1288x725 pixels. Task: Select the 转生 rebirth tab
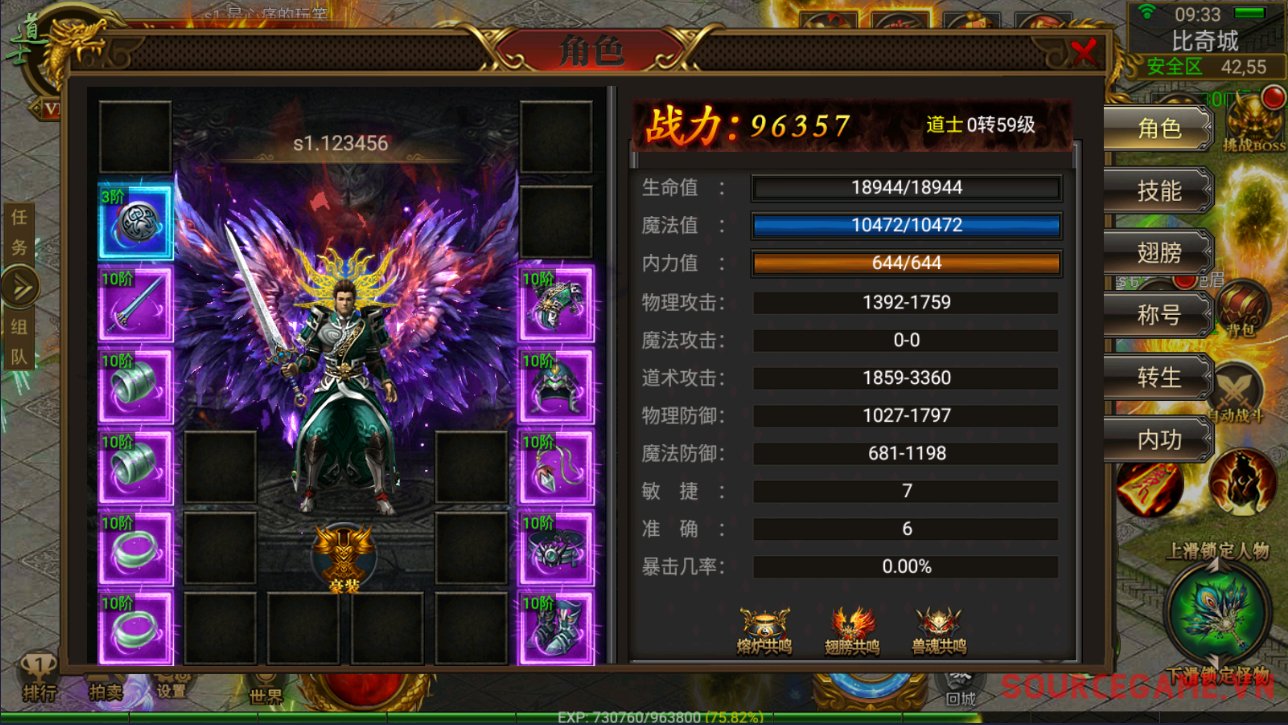[x=1158, y=377]
